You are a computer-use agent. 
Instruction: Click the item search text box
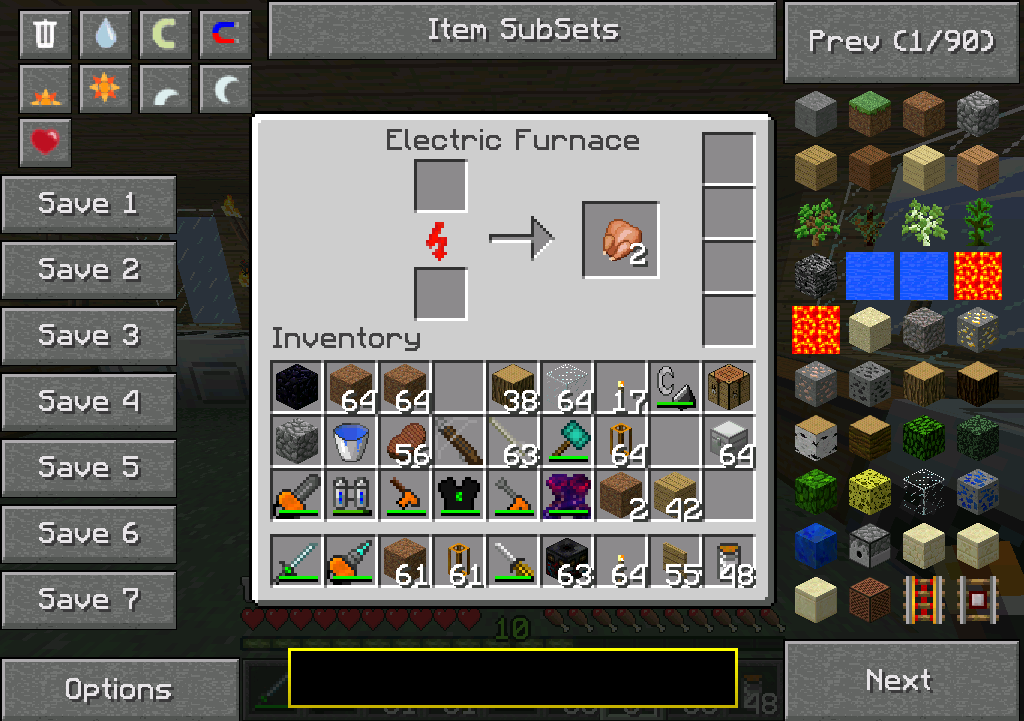click(x=512, y=678)
